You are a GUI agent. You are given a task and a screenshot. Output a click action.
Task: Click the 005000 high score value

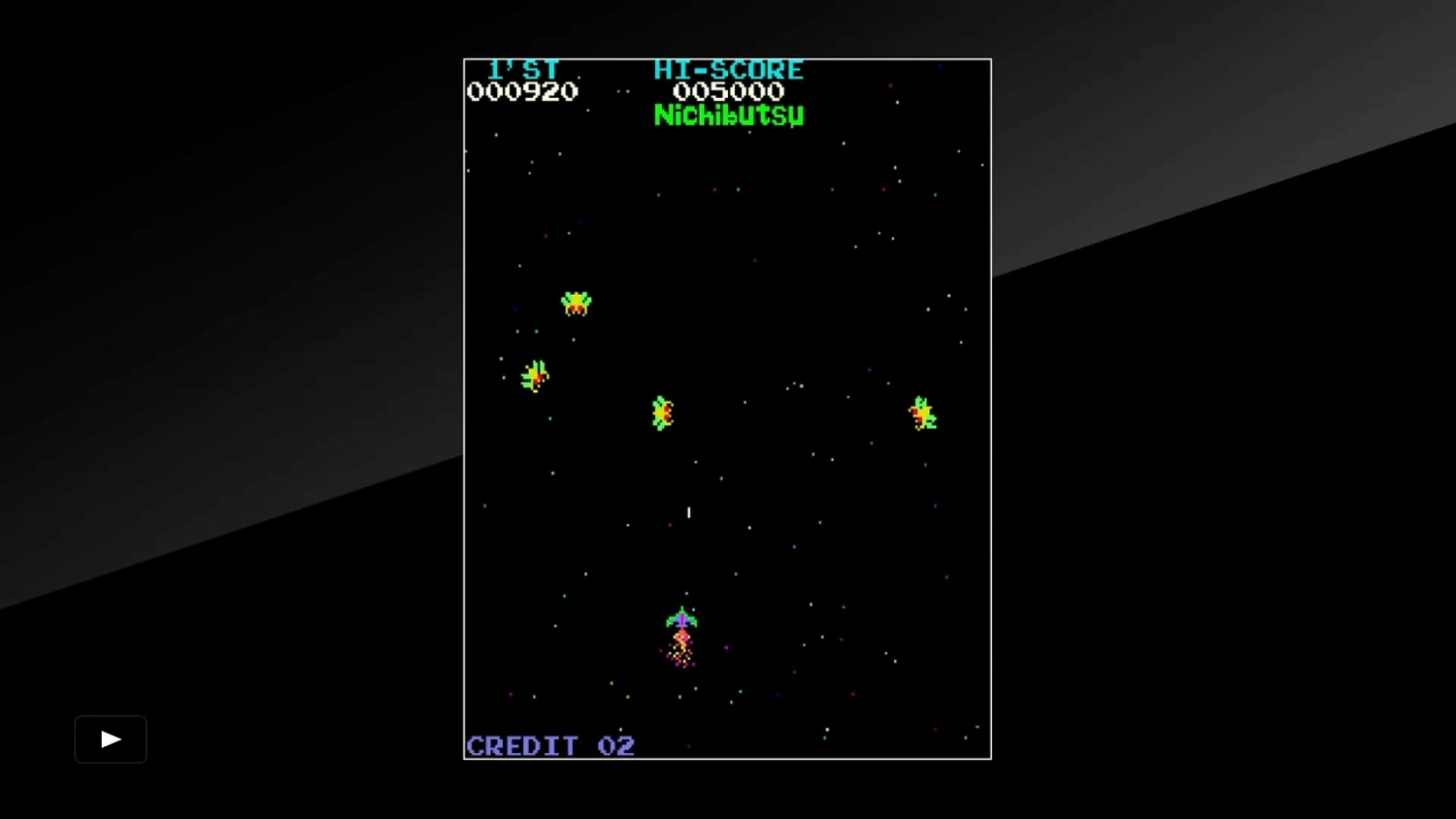click(x=729, y=91)
